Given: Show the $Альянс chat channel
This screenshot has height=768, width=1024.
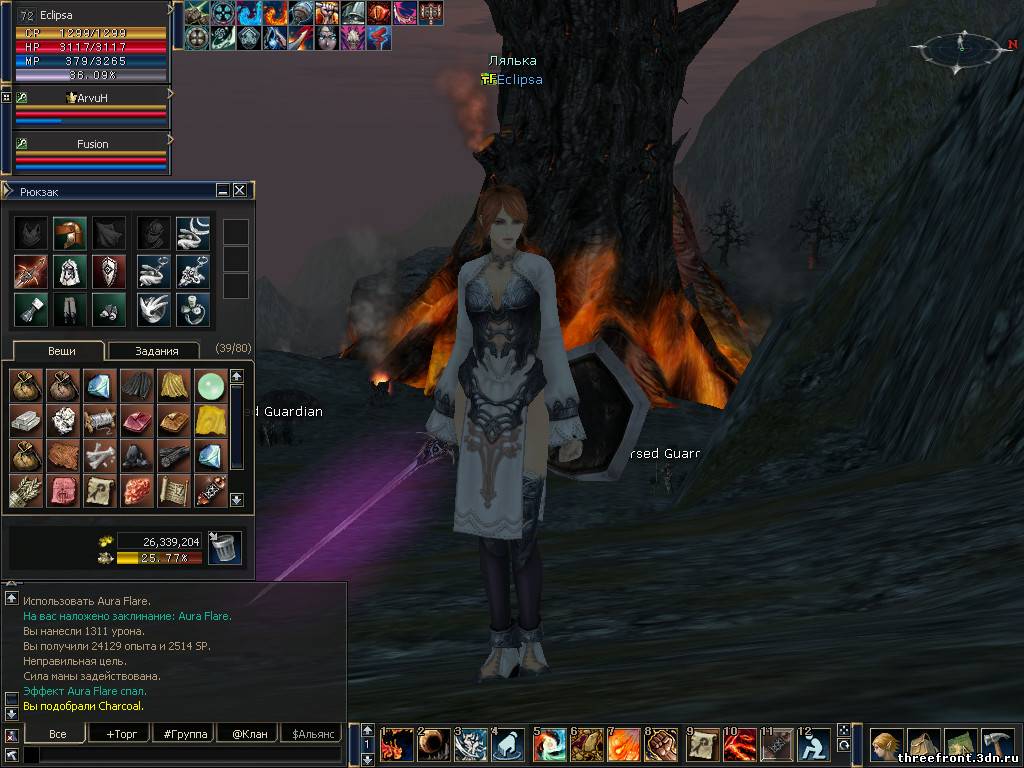Looking at the screenshot, I should [313, 734].
